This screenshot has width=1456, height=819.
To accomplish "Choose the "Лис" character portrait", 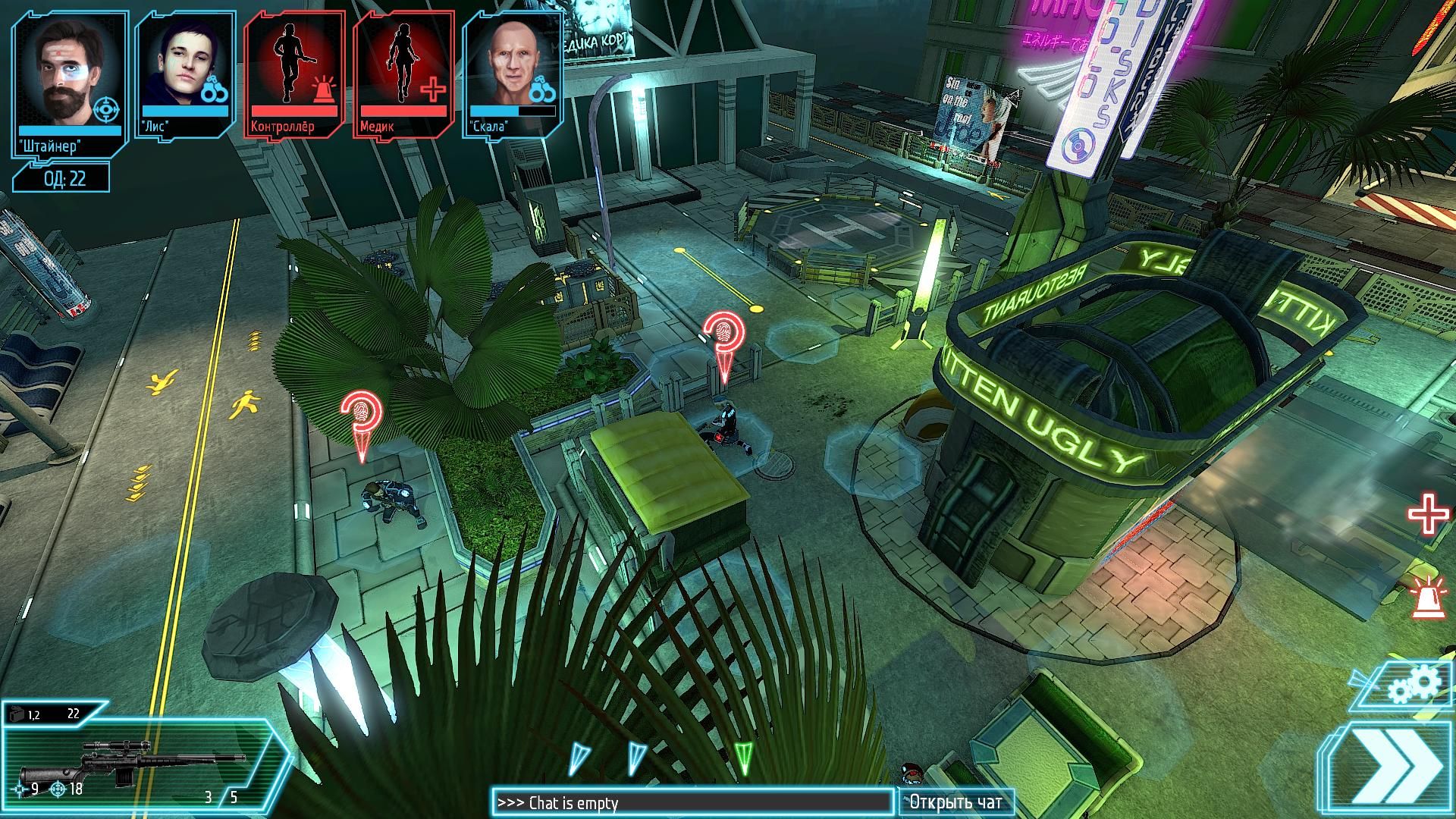I will click(184, 74).
